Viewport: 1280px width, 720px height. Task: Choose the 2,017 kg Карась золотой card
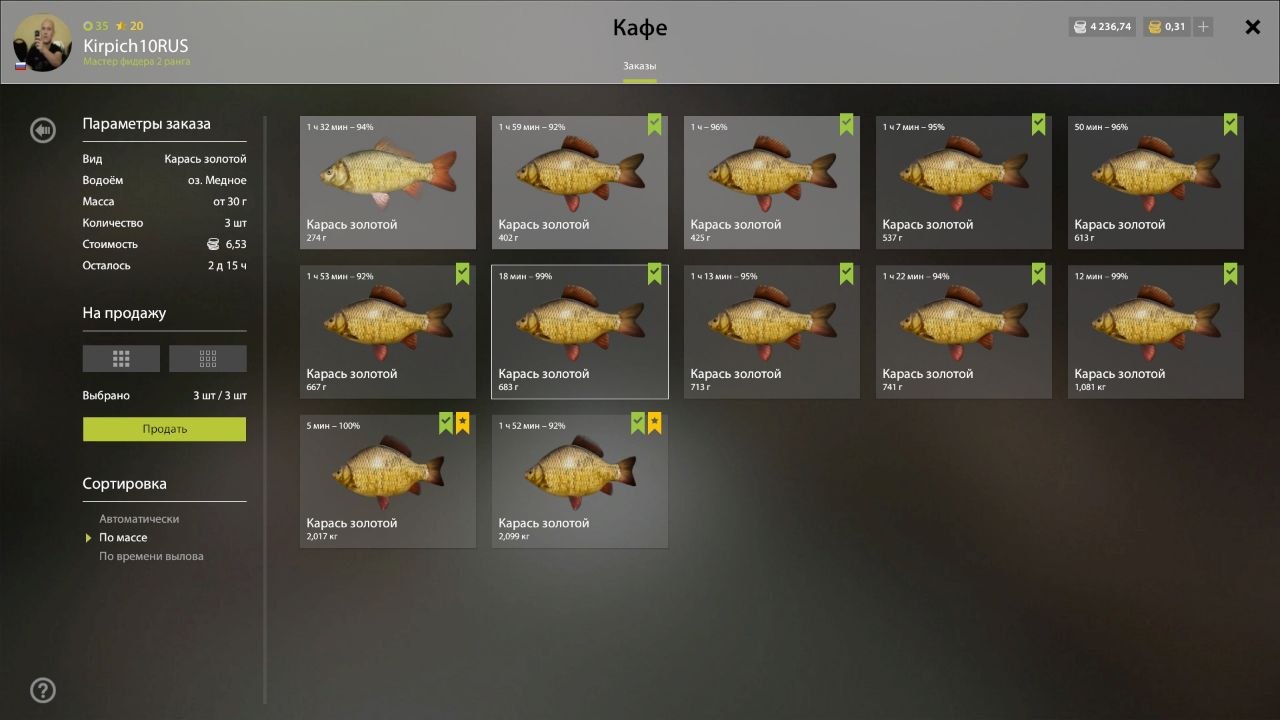tap(388, 481)
